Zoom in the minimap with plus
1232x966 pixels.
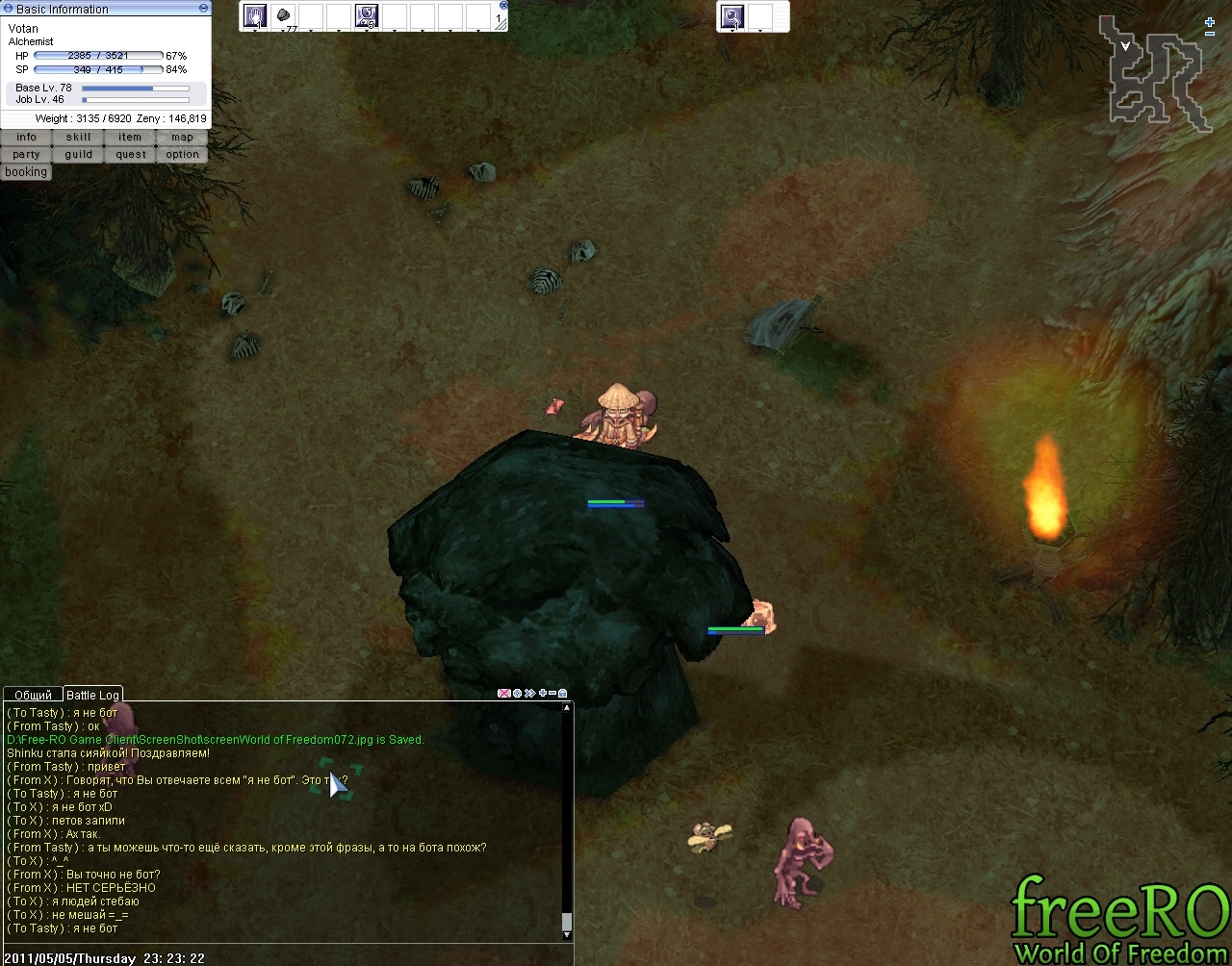pyautogui.click(x=1210, y=21)
